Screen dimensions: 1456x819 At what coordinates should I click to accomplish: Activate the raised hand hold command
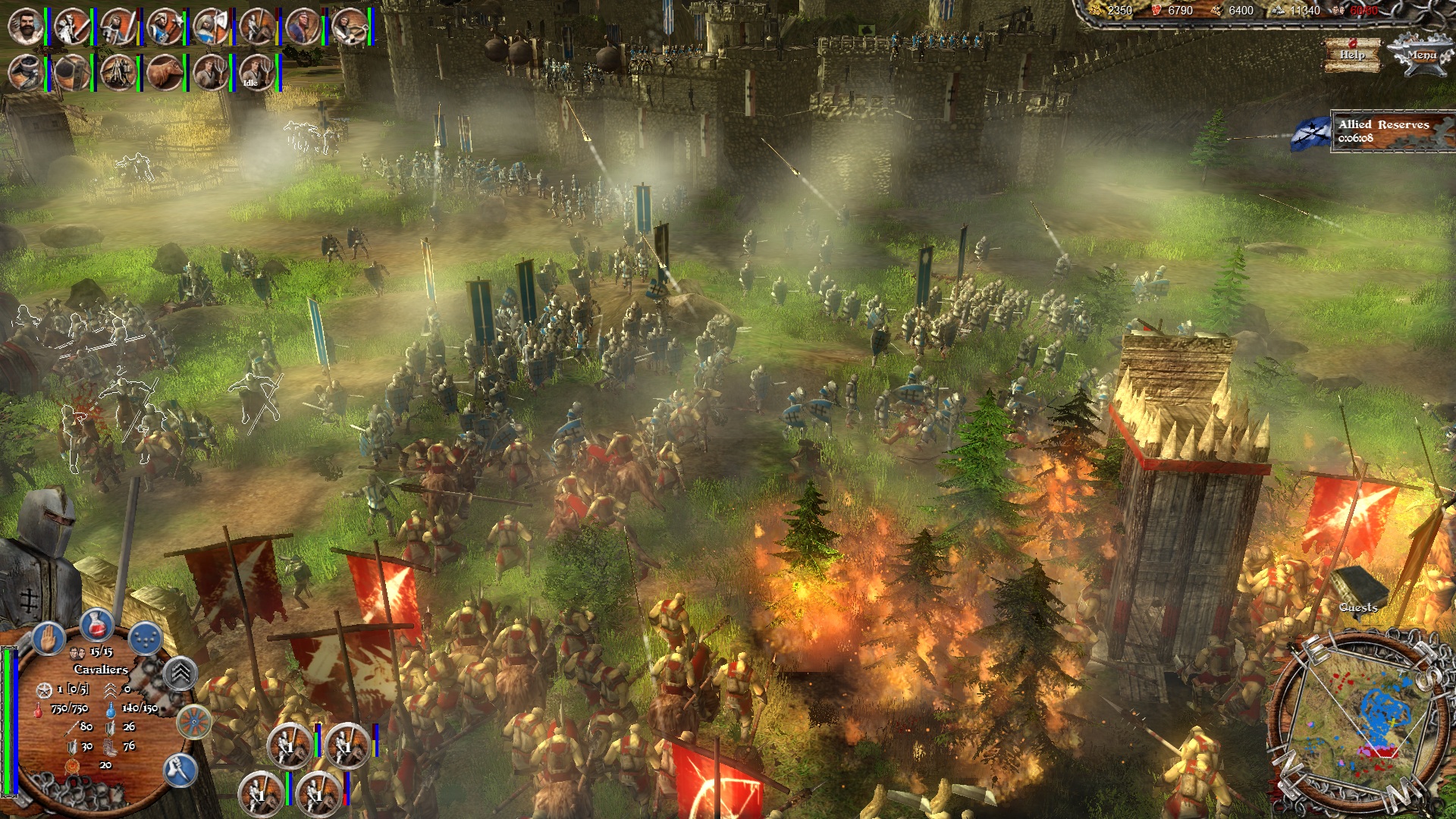pos(47,638)
